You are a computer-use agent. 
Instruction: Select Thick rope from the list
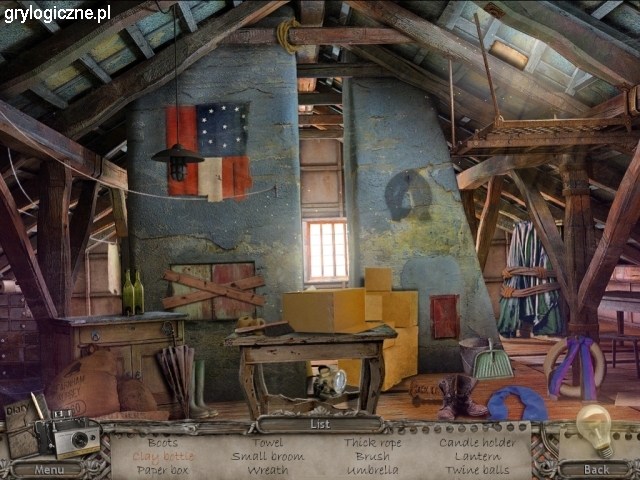[x=372, y=442]
